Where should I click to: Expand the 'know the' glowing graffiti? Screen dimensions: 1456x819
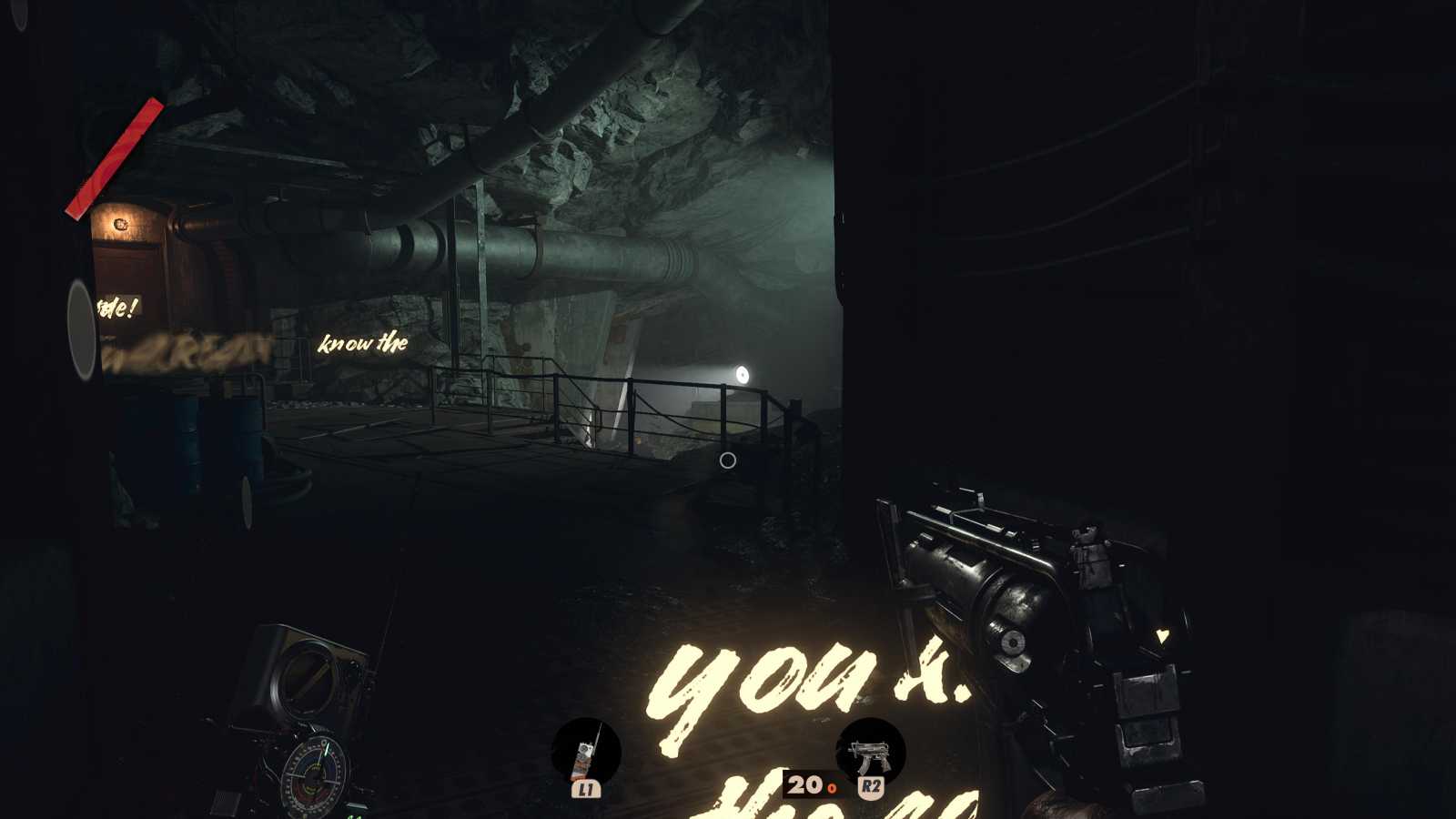362,342
